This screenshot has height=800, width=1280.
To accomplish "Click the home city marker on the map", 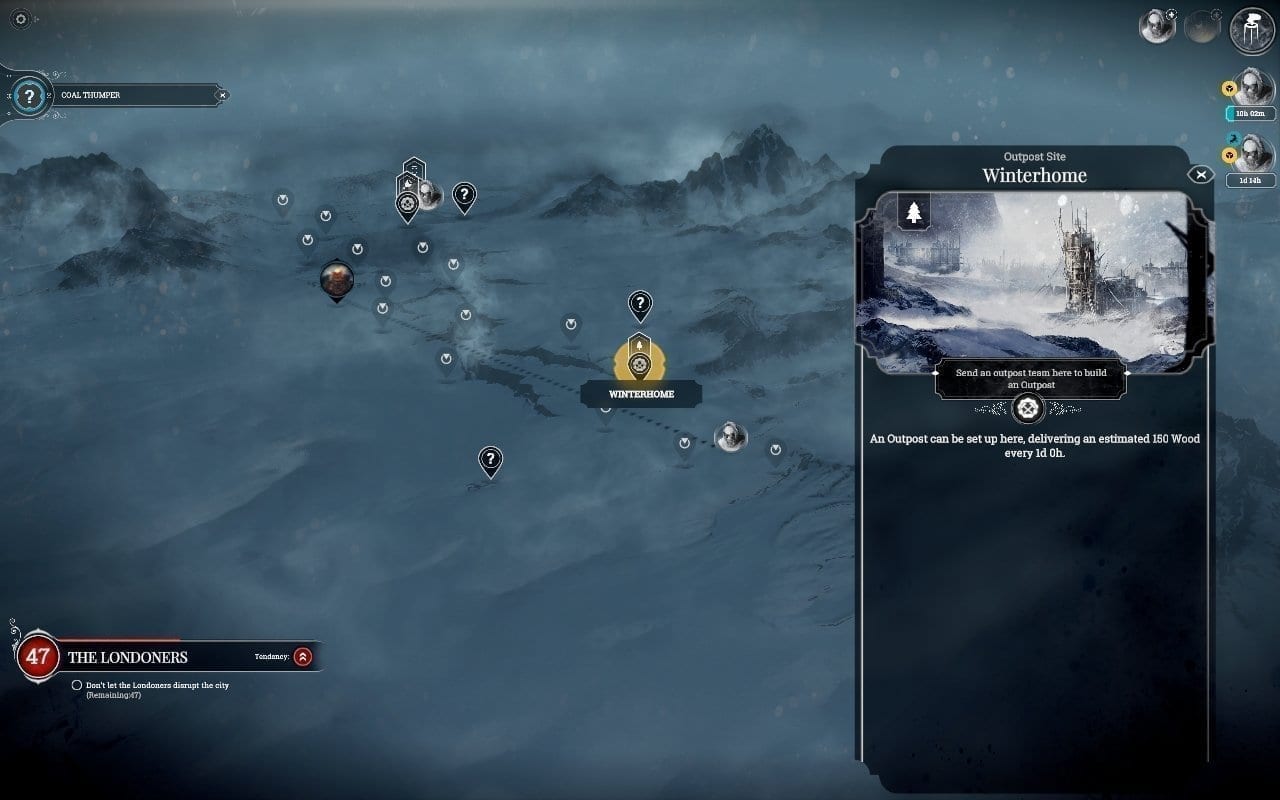I will pyautogui.click(x=337, y=281).
